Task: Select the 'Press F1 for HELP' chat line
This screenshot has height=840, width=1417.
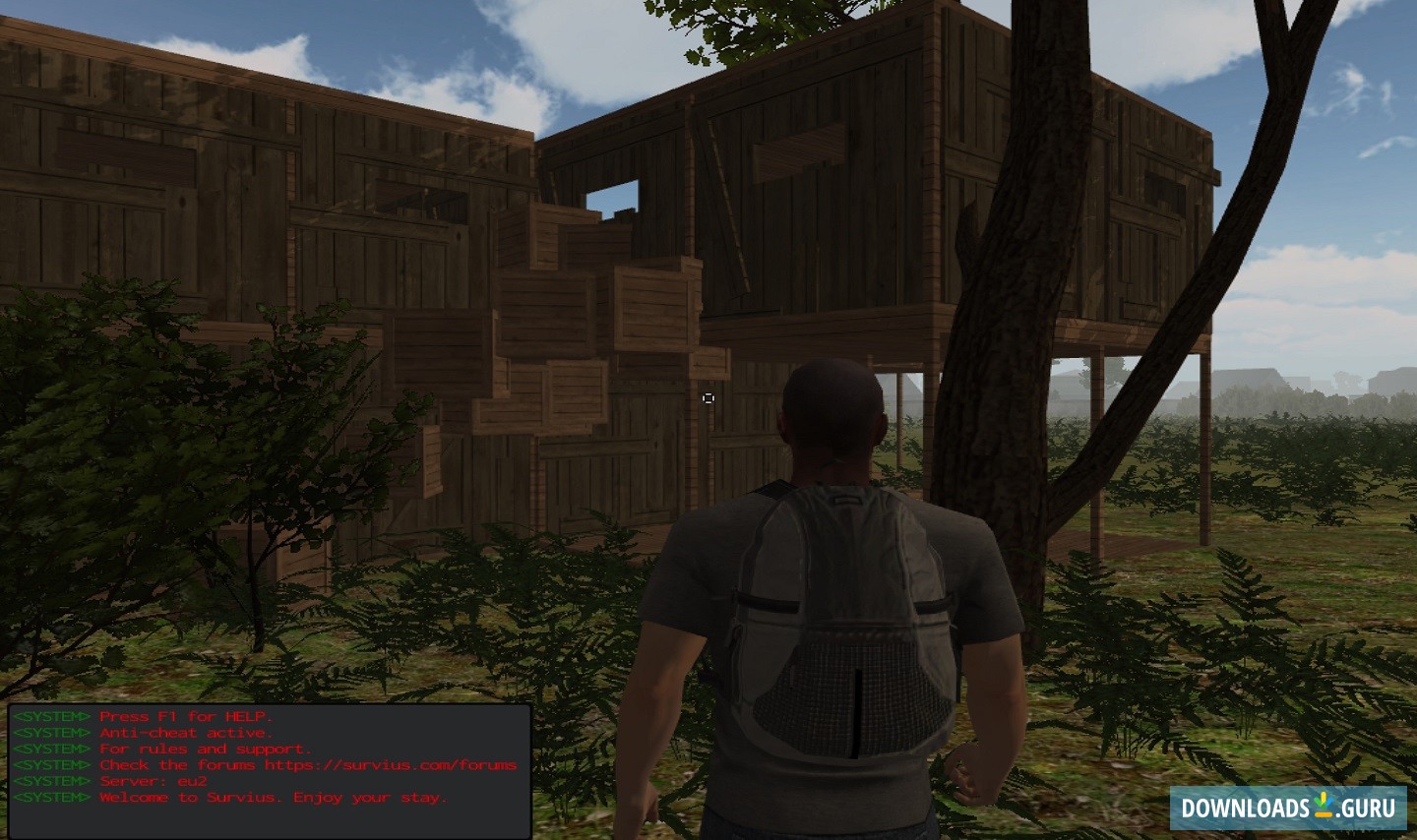Action: click(x=187, y=716)
